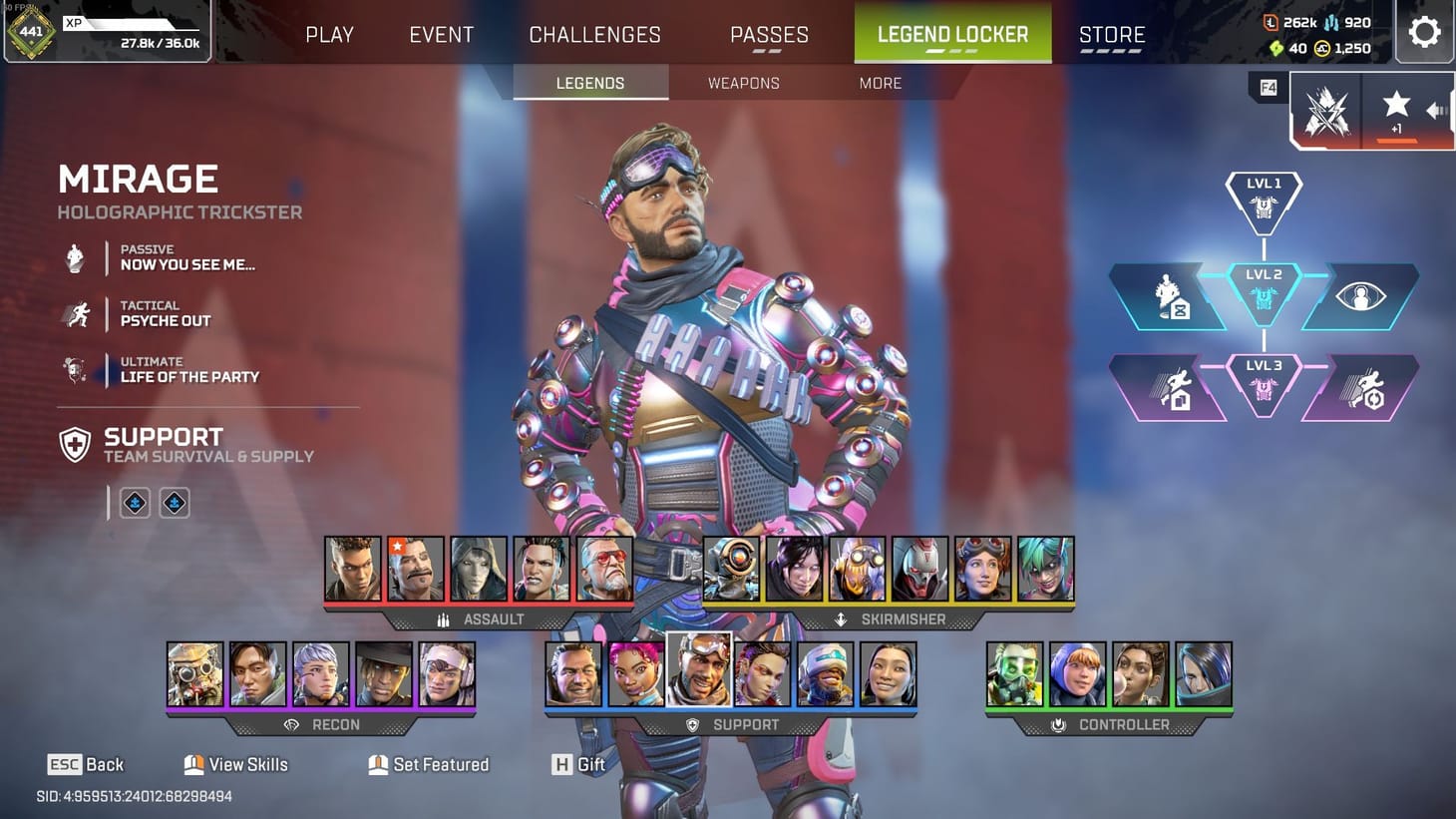1456x819 pixels.
Task: Open the legend banner crossed-lightning icon
Action: click(x=1326, y=110)
